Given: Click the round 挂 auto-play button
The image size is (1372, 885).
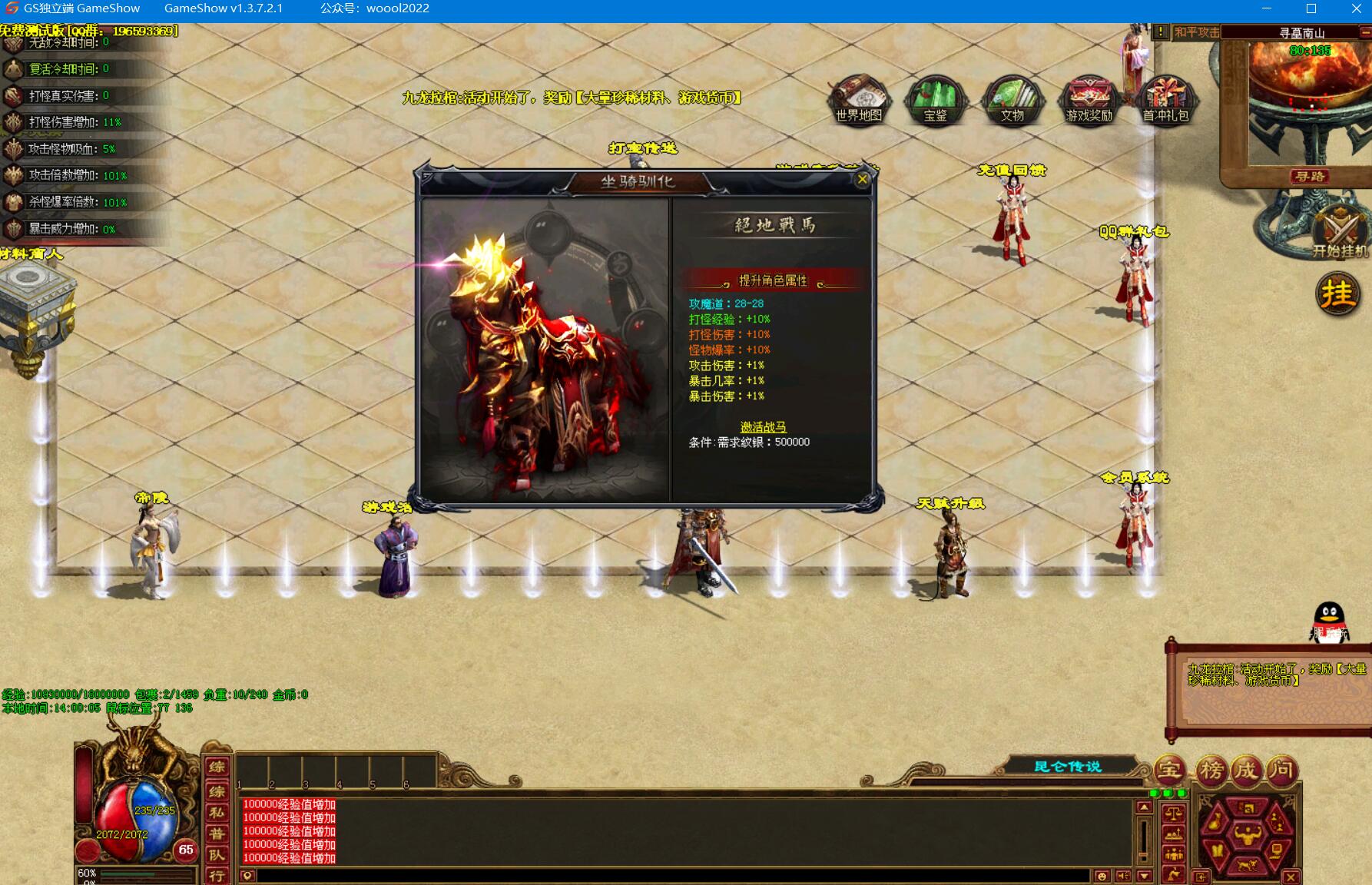Looking at the screenshot, I should (1337, 294).
